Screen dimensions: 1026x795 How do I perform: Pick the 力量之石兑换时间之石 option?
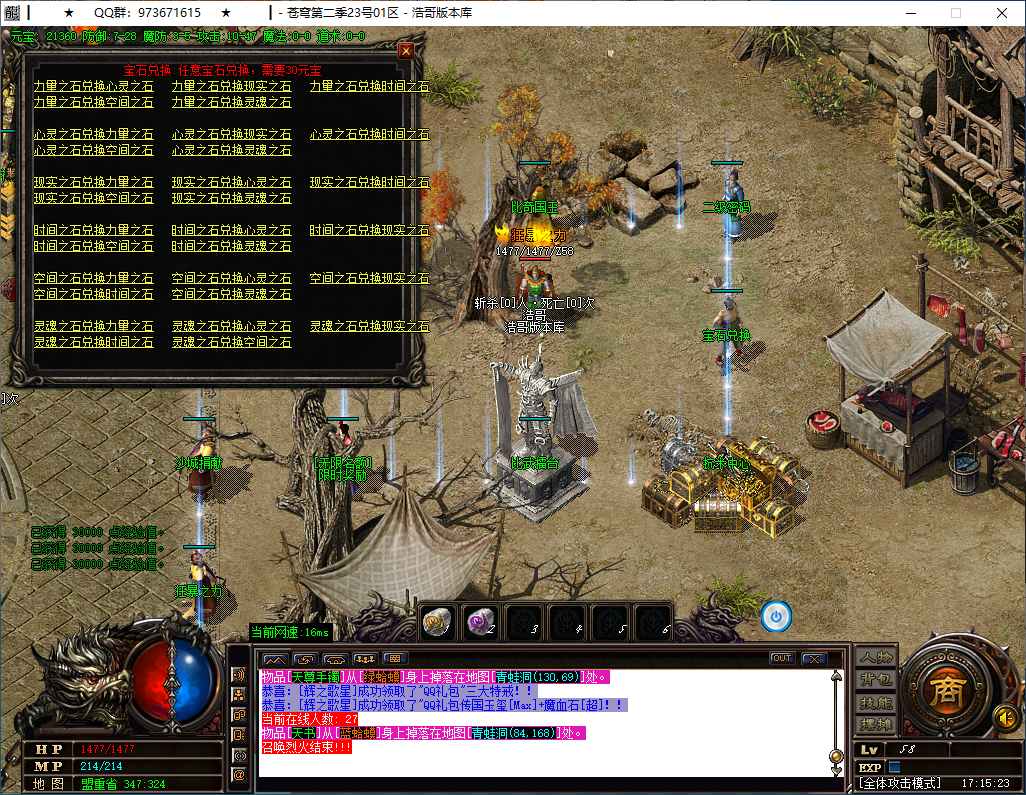coord(369,87)
